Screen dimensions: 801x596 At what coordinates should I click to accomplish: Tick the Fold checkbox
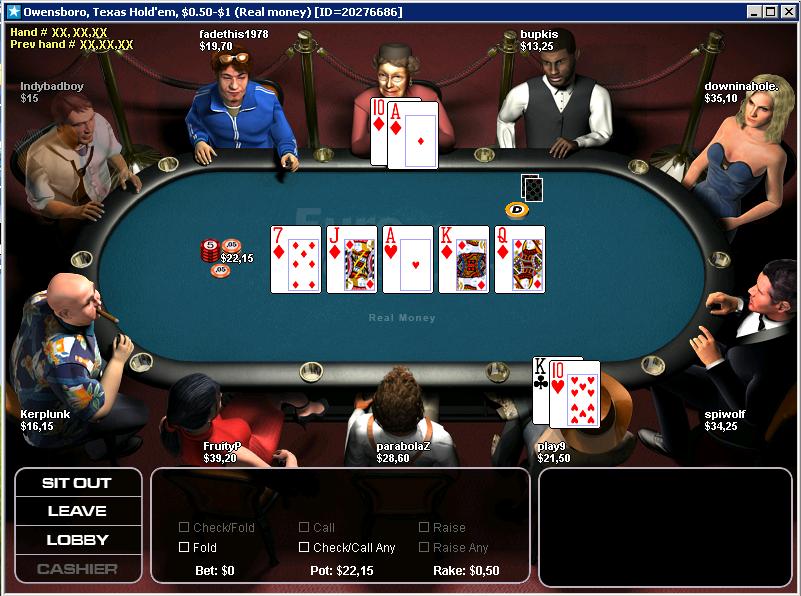click(x=184, y=547)
